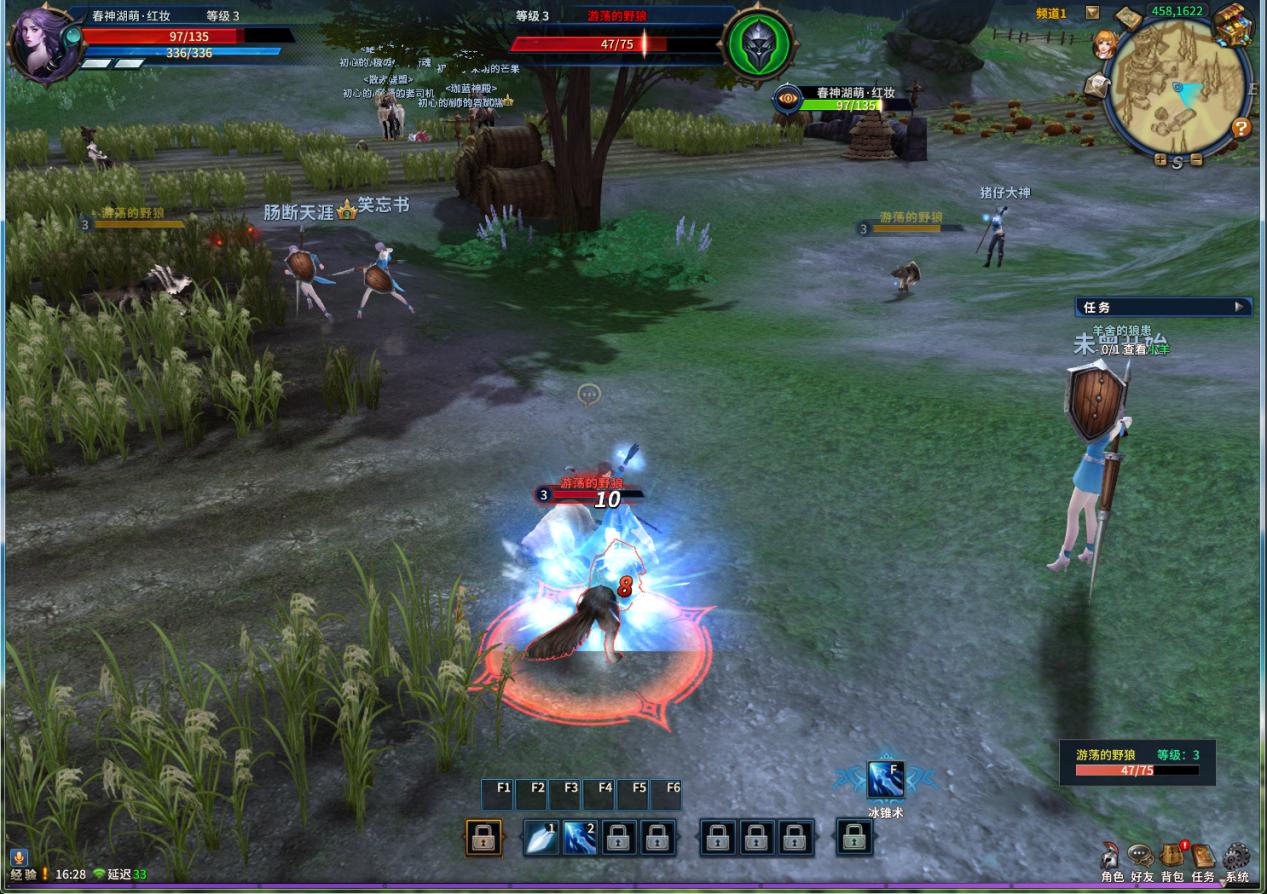The height and width of the screenshot is (894, 1267).
Task: Activate the 冰锥术 ice spike skill
Action: click(885, 780)
